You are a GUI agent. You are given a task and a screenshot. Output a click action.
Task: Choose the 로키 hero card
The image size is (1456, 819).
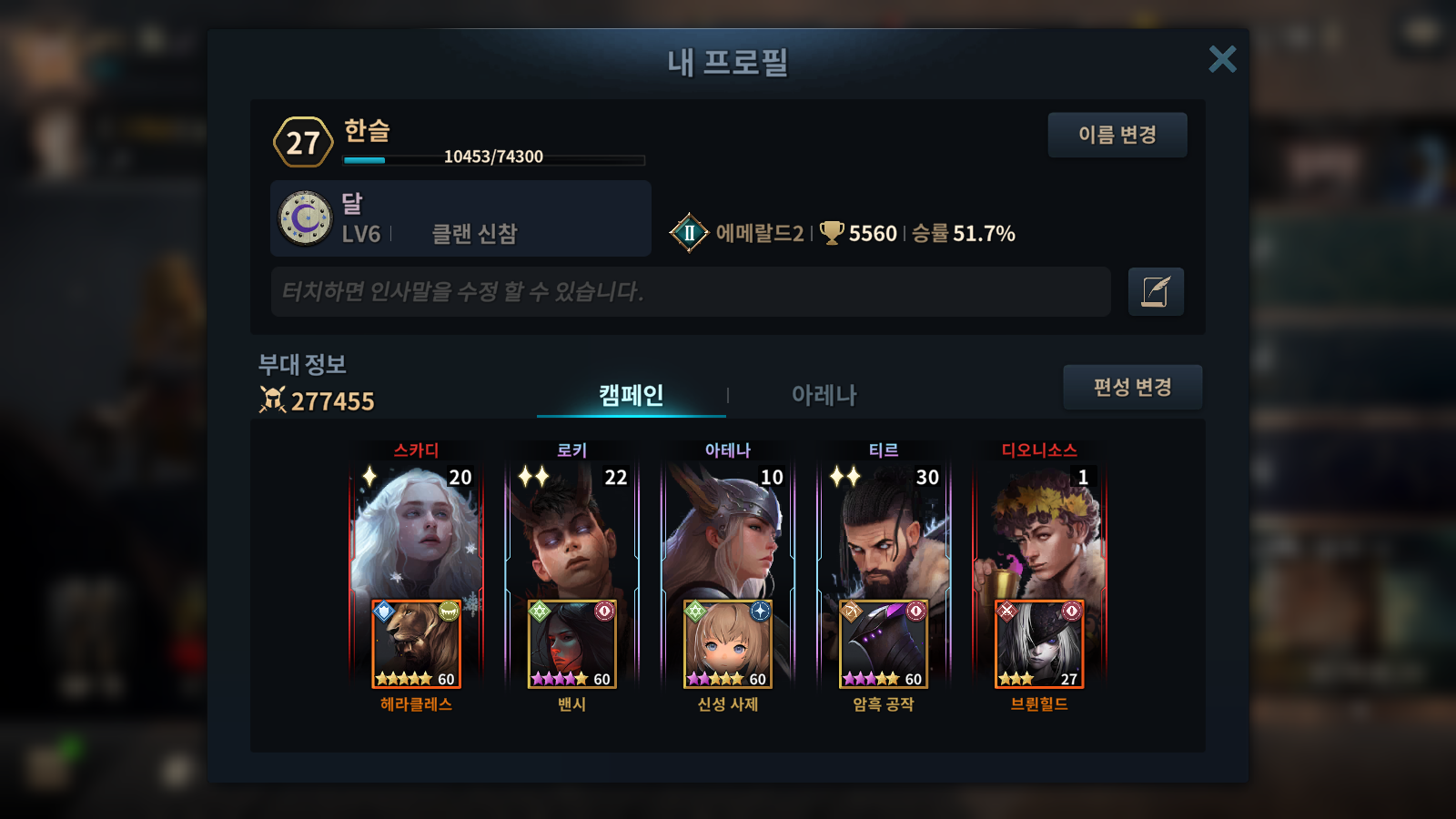coord(571,532)
